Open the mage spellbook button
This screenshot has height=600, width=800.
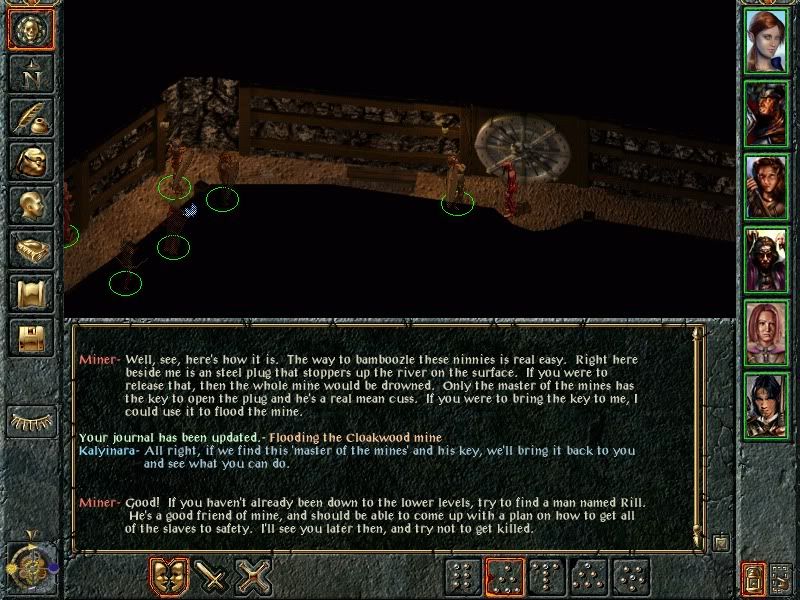click(30, 250)
